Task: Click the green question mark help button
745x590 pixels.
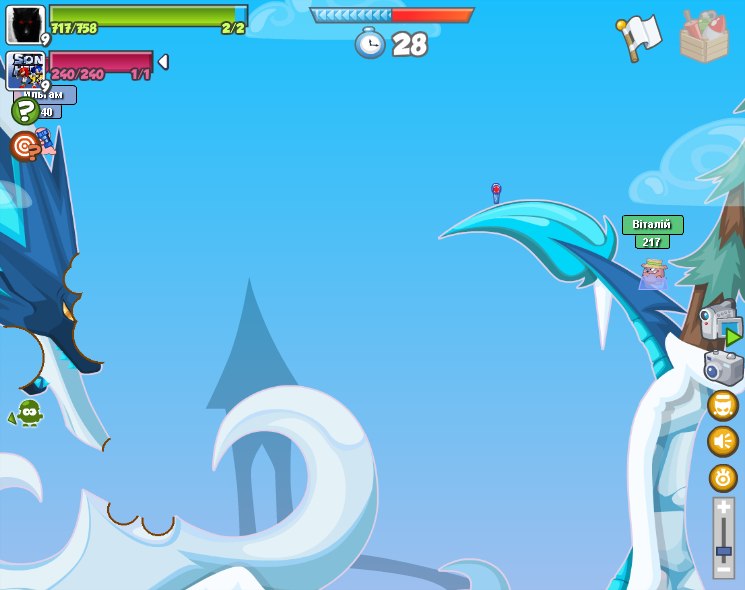Action: 25,110
